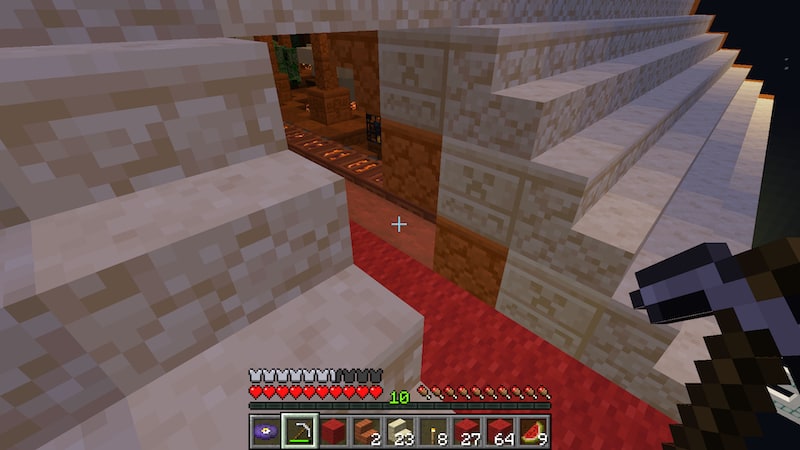Choose the red block stack of 64
Image resolution: width=800 pixels, height=450 pixels.
[500, 431]
